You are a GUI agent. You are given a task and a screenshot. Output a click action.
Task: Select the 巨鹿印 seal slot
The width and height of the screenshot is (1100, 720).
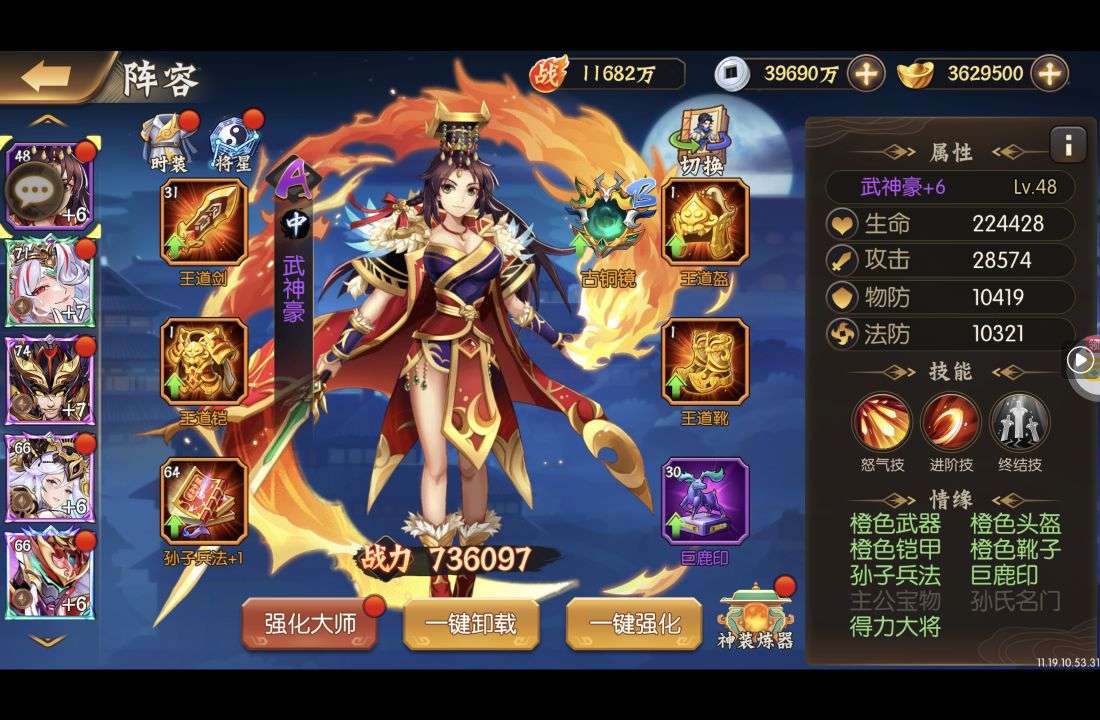[x=705, y=500]
